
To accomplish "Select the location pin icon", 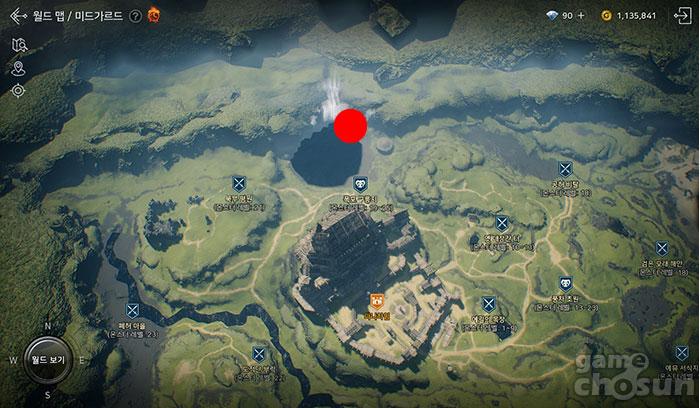I will tap(18, 68).
